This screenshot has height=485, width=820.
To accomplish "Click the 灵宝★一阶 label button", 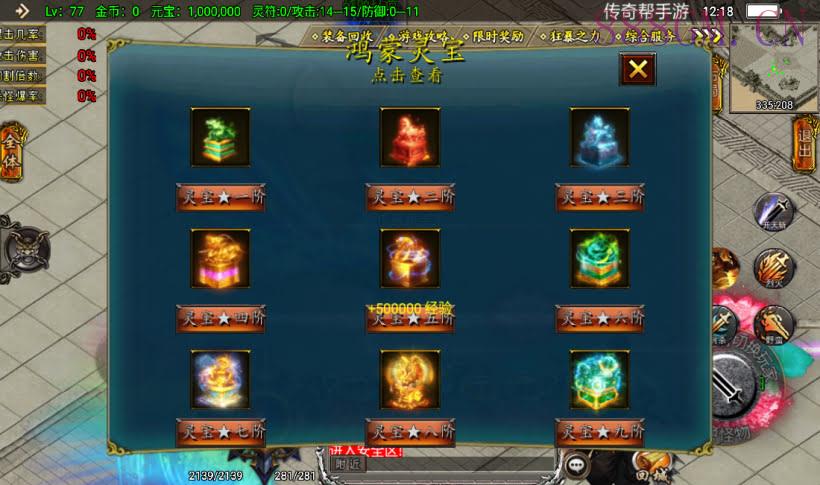I will coord(220,197).
